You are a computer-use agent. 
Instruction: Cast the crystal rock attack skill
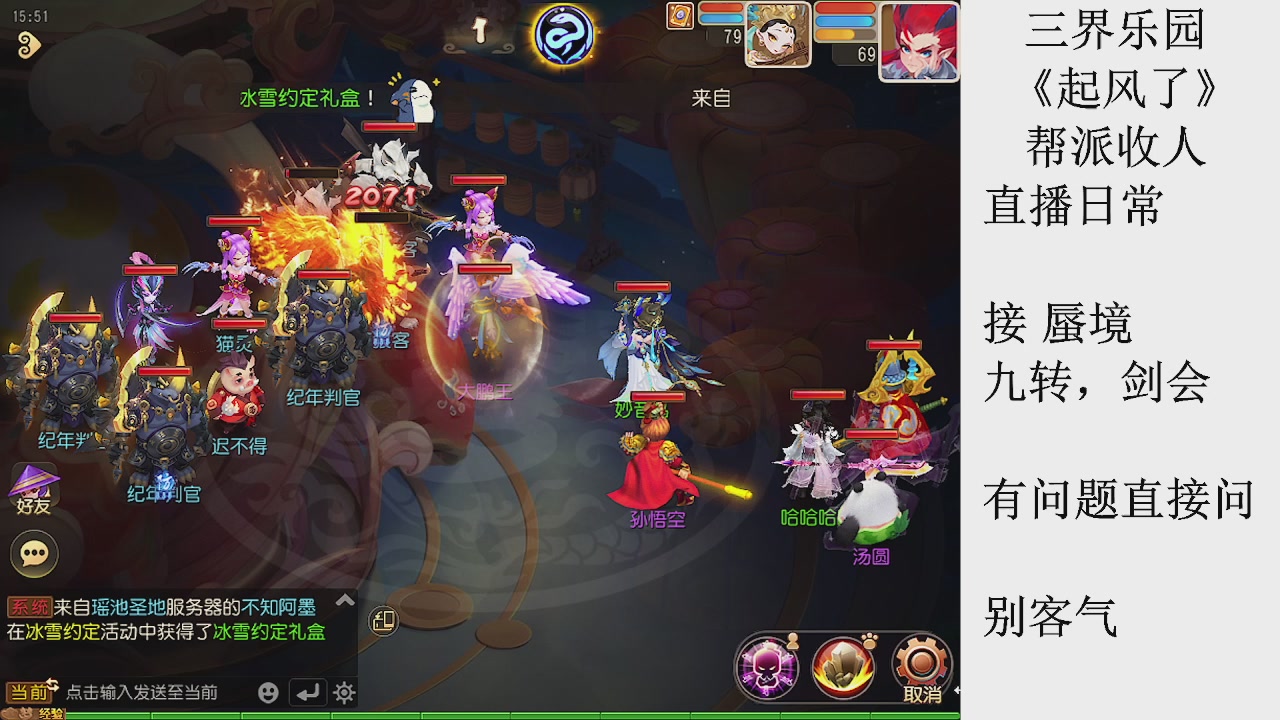click(x=845, y=665)
